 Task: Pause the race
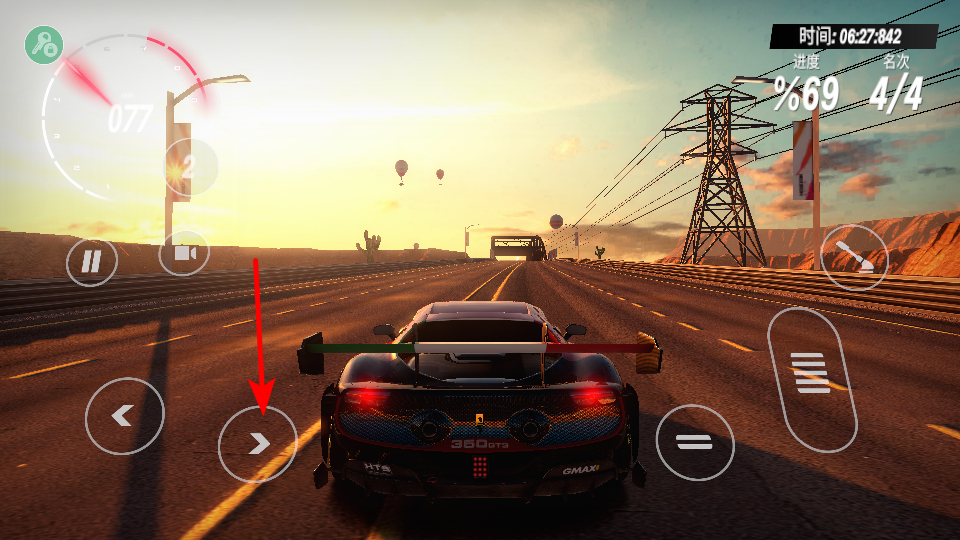pyautogui.click(x=91, y=262)
